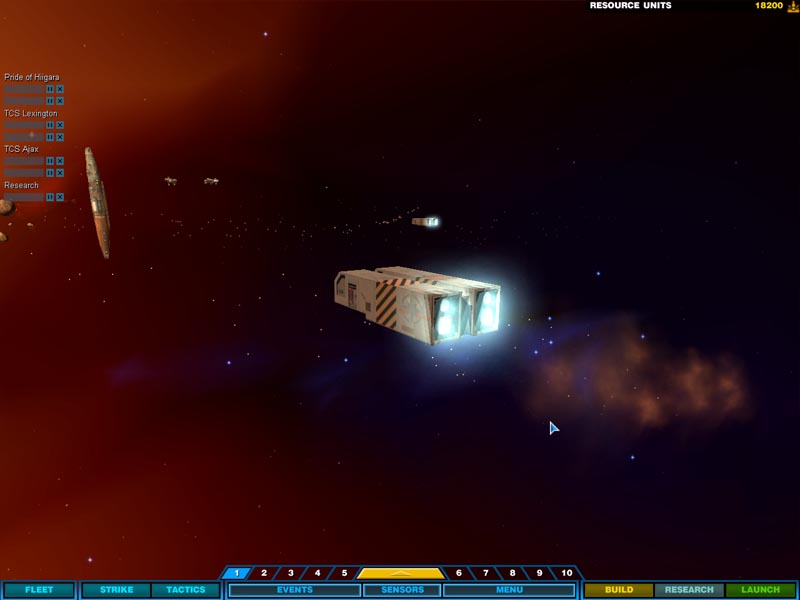The width and height of the screenshot is (800, 600).
Task: Open the game Menu
Action: click(x=509, y=590)
